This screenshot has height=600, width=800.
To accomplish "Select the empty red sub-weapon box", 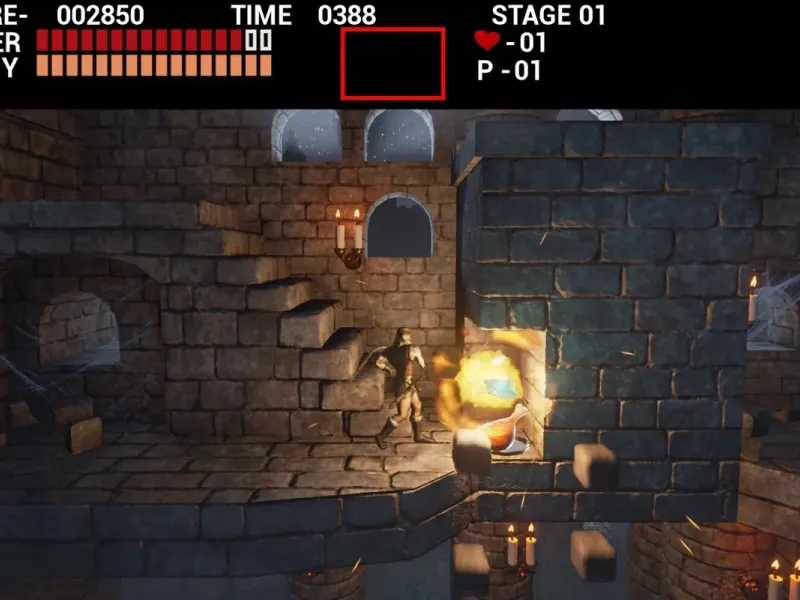I will click(393, 63).
